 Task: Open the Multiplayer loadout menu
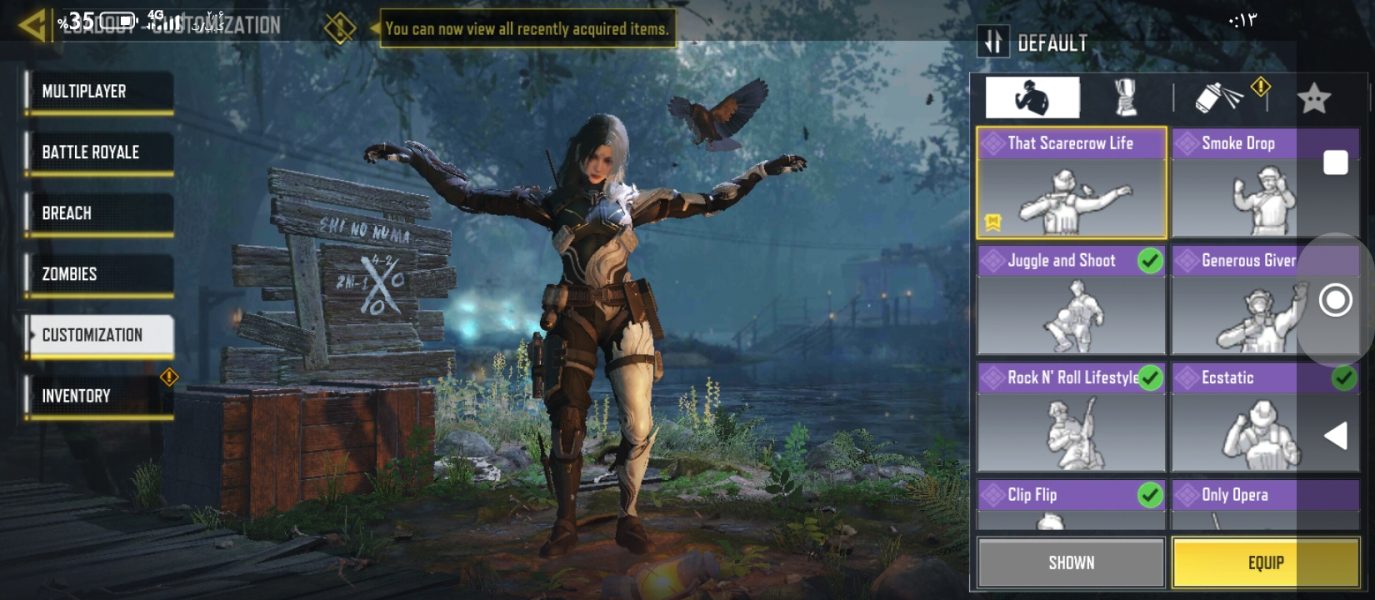98,92
